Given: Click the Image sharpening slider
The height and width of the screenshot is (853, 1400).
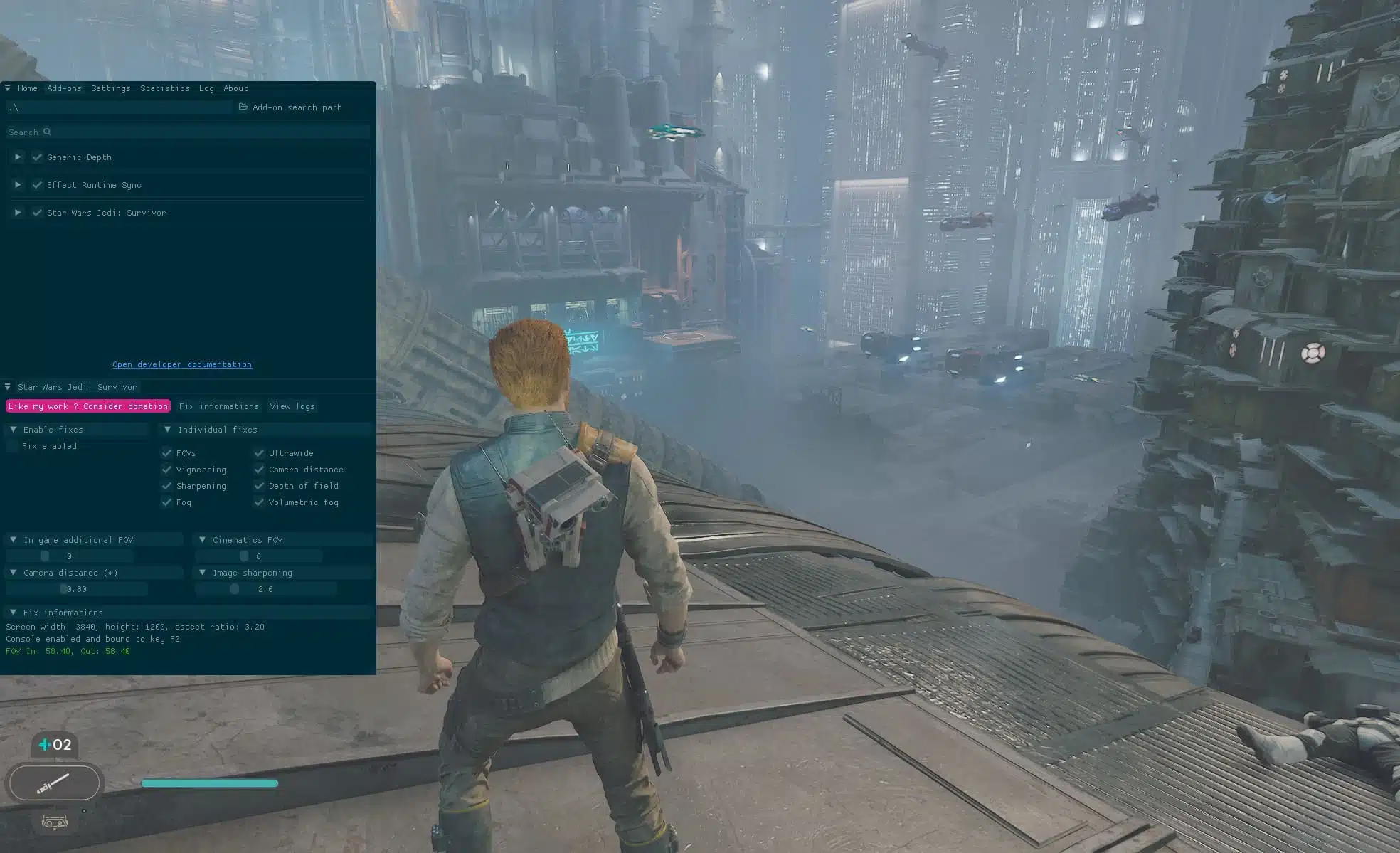Looking at the screenshot, I should (x=265, y=589).
